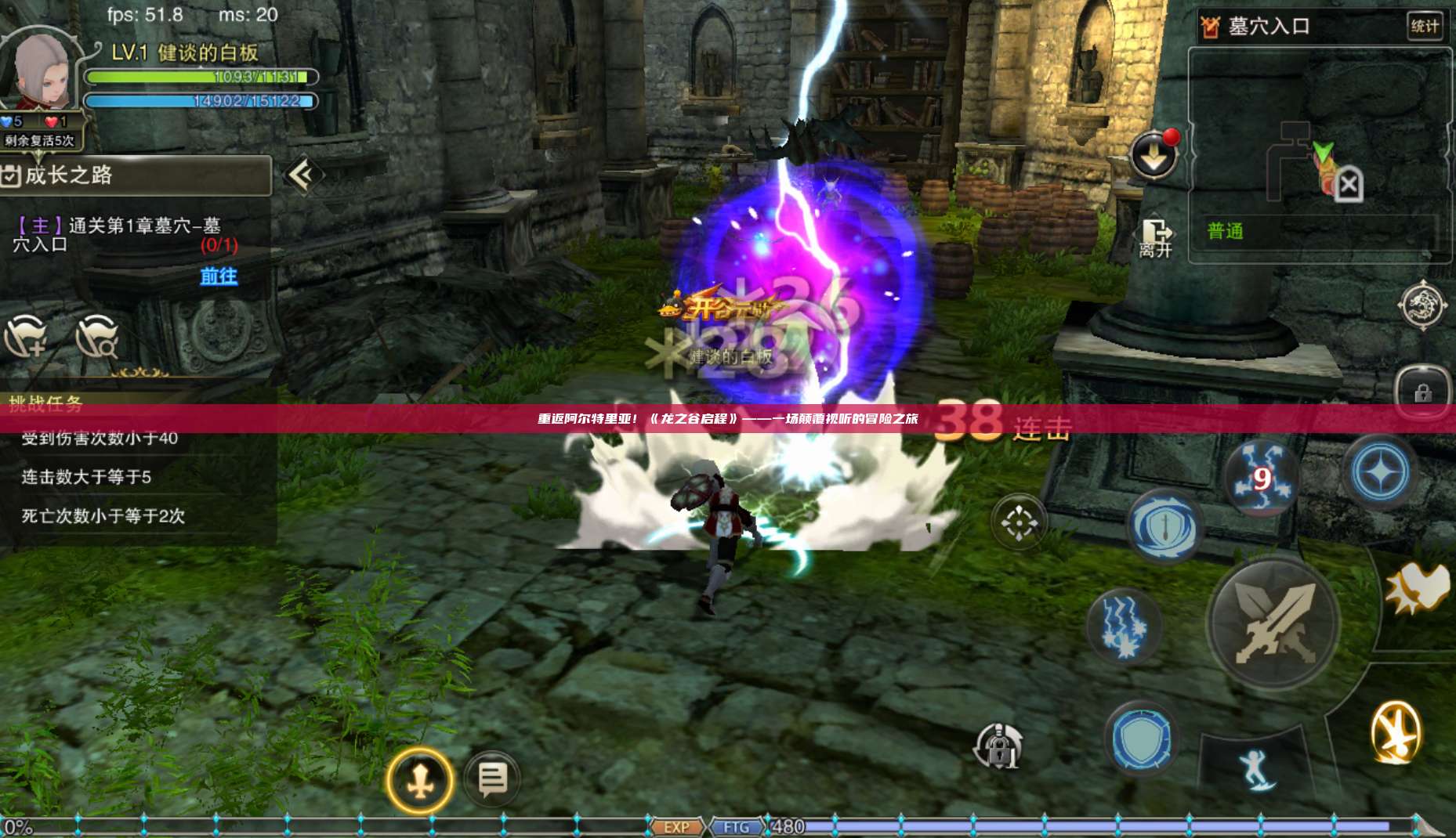This screenshot has width=1456, height=838.
Task: Activate the blue sword-in-swirl skill
Action: (x=1164, y=526)
